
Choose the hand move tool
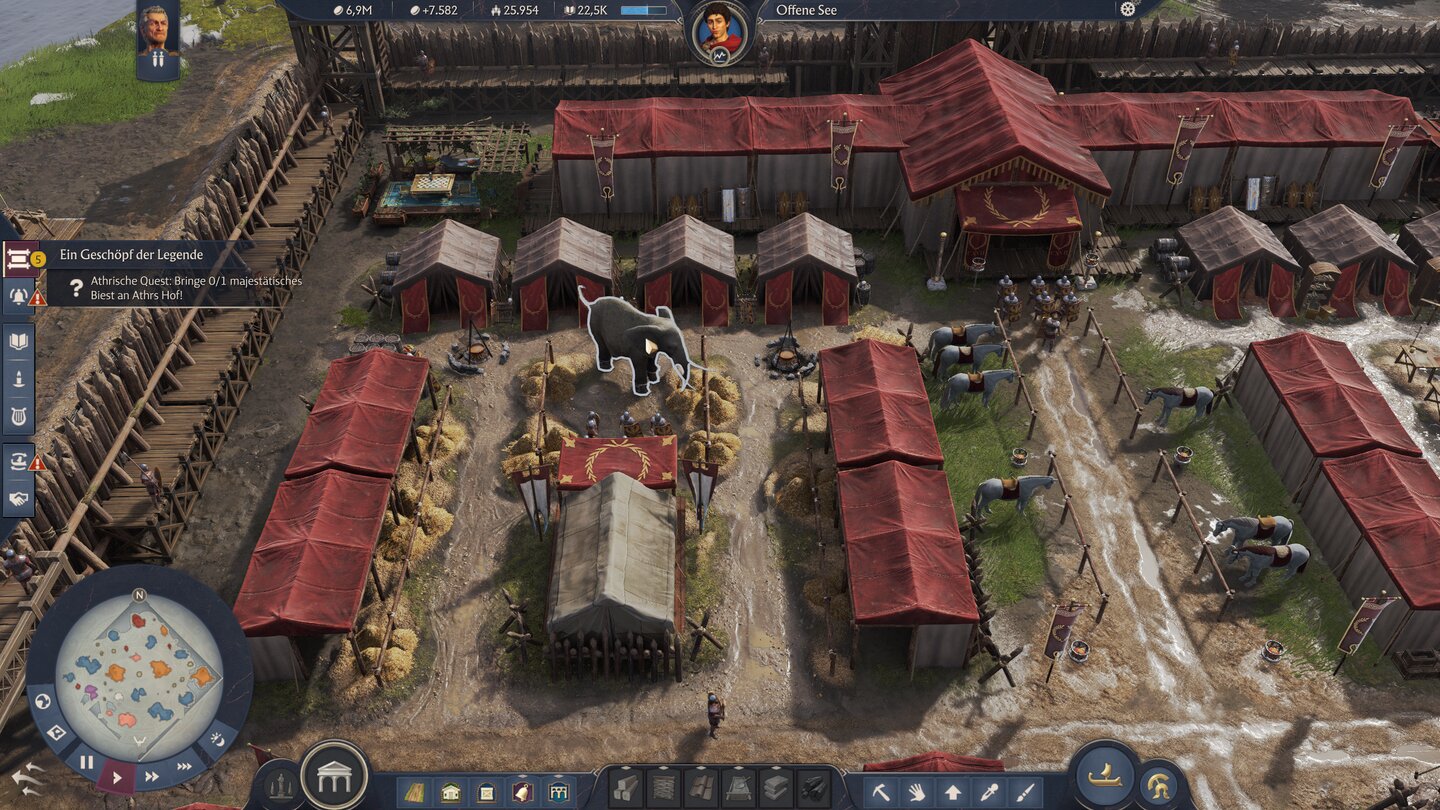(917, 792)
